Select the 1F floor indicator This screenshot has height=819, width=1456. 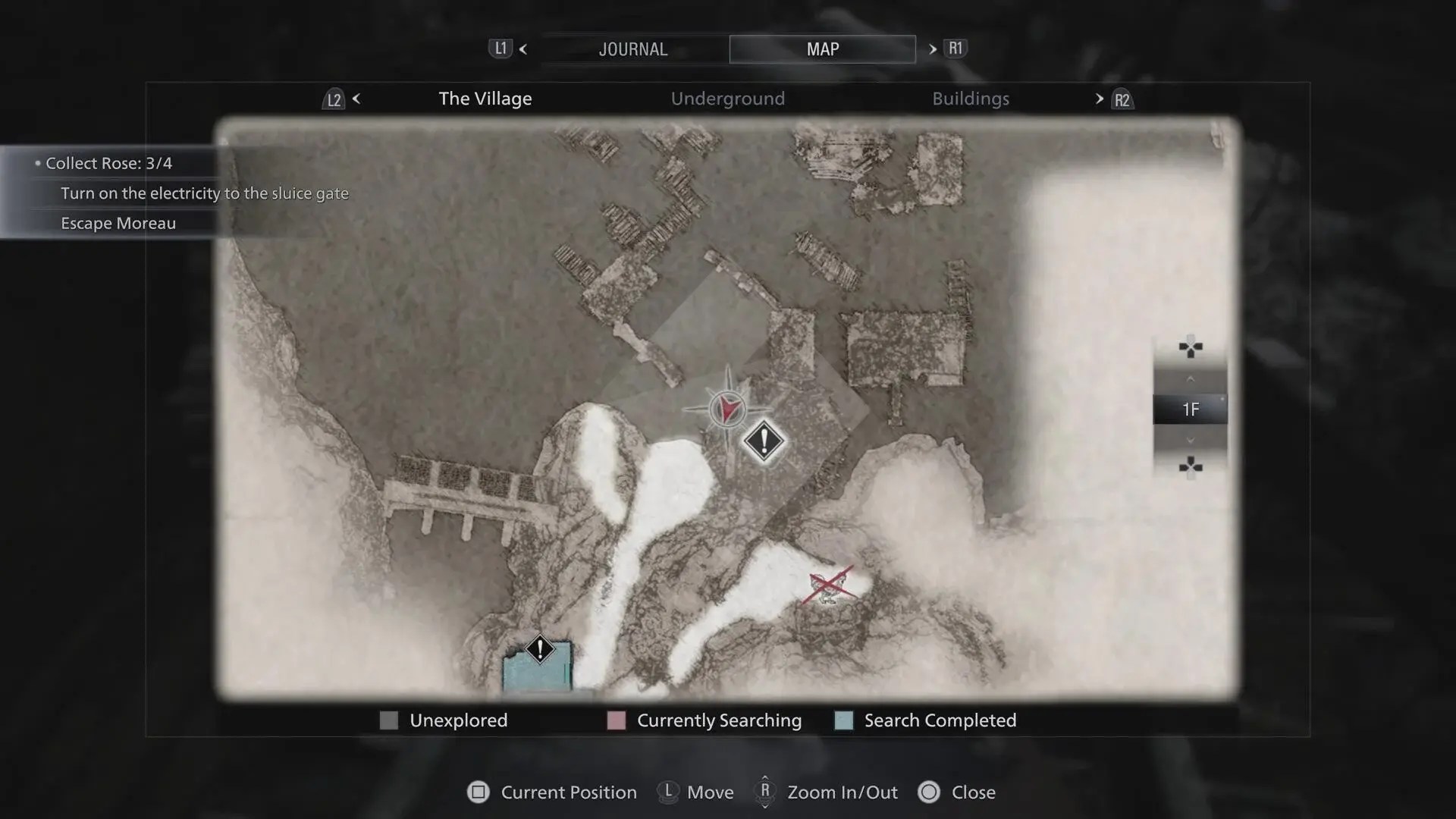pos(1190,409)
